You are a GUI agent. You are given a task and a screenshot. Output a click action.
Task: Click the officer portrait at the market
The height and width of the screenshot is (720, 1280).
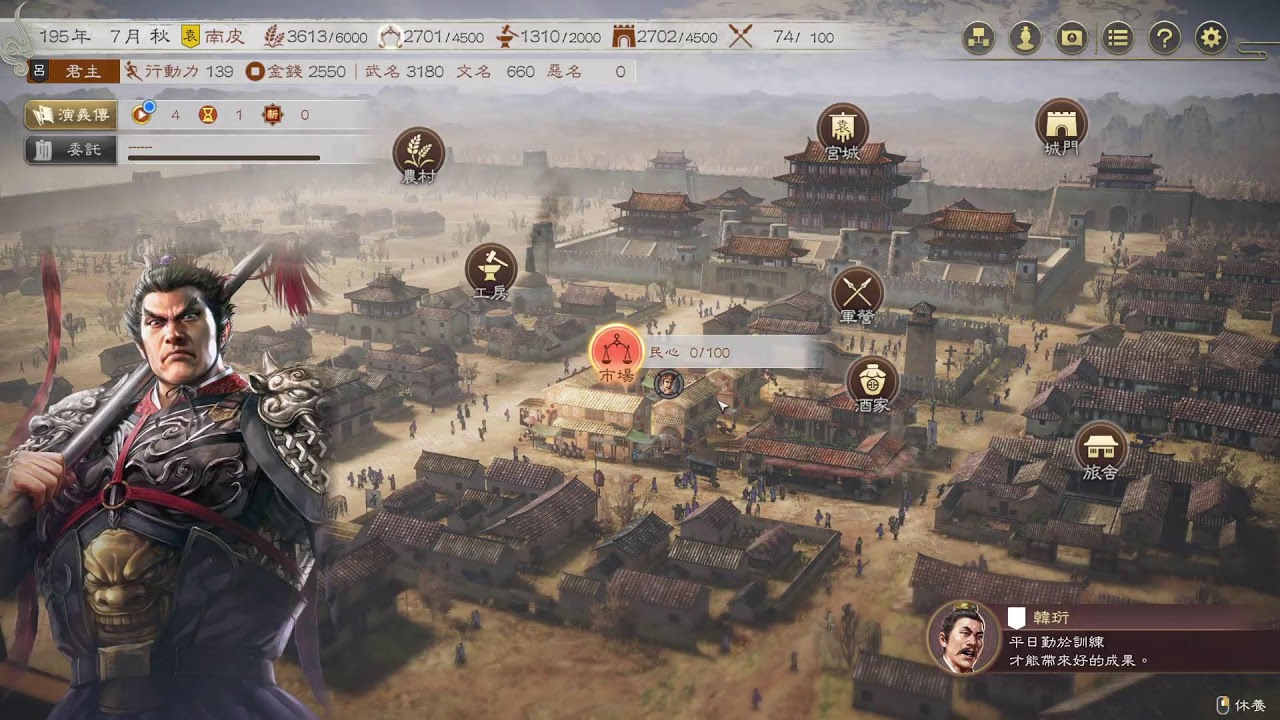pos(668,382)
